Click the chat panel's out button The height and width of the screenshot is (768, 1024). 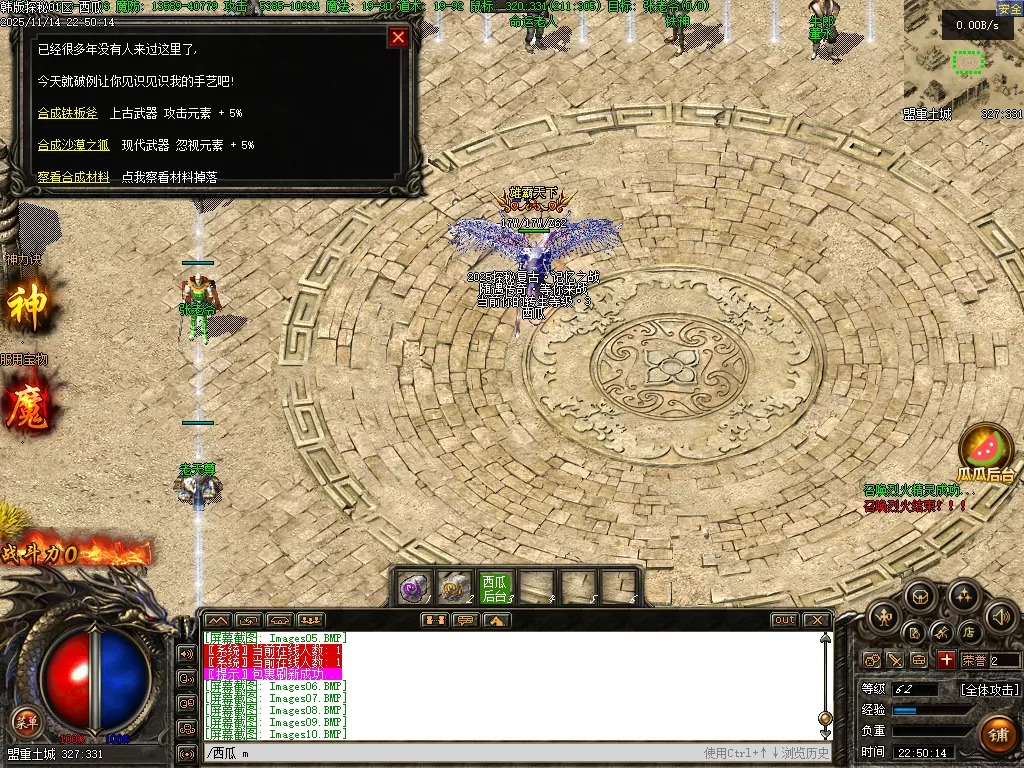784,620
